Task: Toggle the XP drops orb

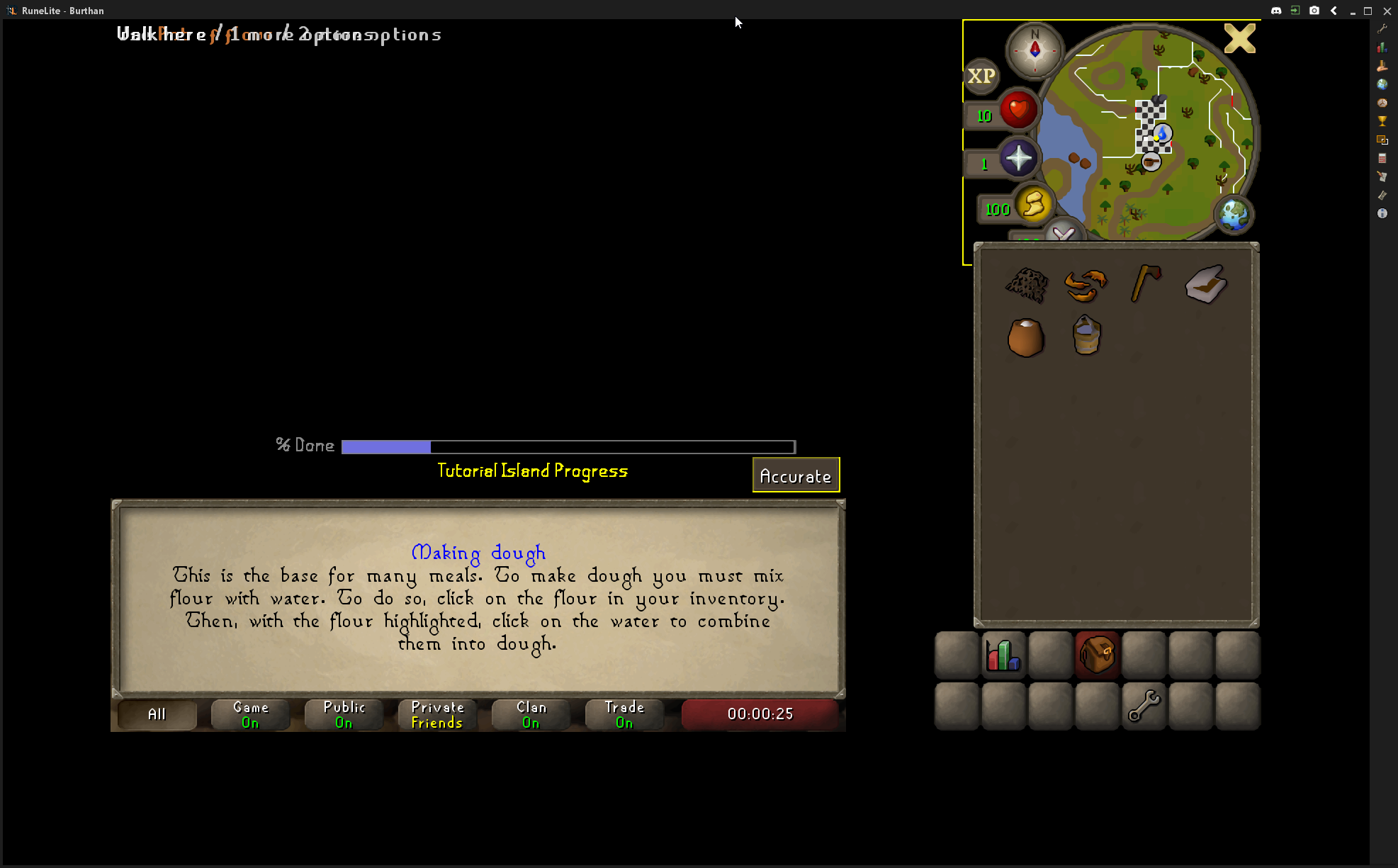Action: coord(981,76)
